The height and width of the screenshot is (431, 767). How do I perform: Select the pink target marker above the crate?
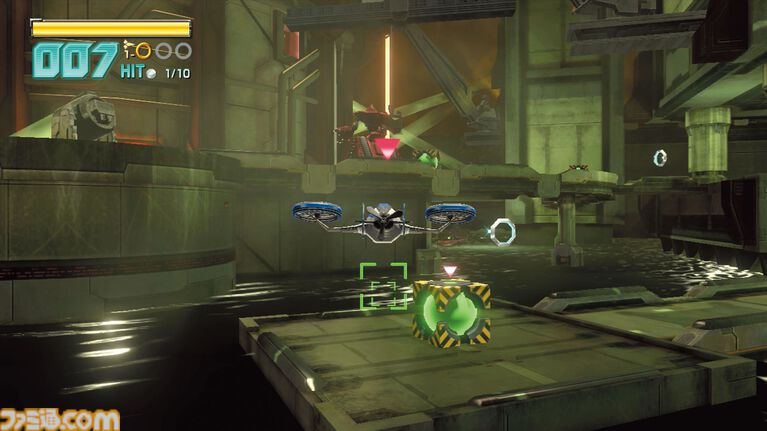point(450,270)
